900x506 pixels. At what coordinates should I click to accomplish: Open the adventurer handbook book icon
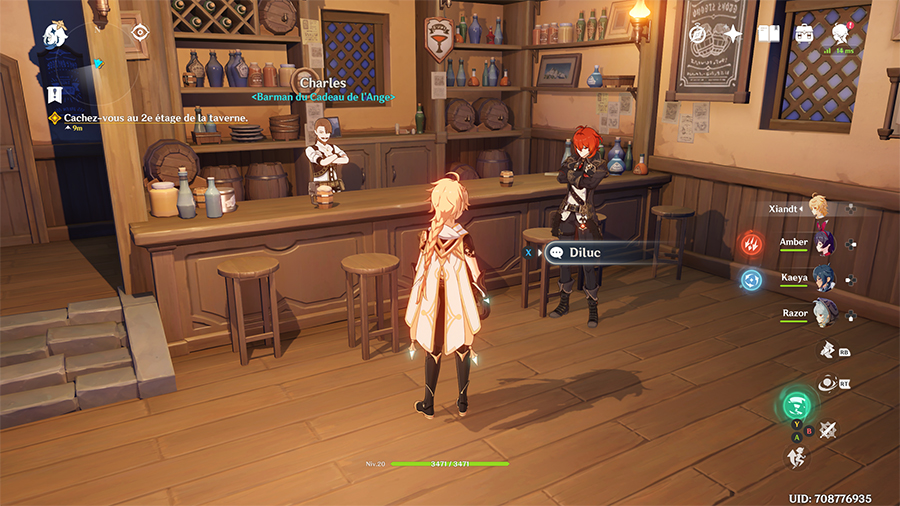click(768, 35)
